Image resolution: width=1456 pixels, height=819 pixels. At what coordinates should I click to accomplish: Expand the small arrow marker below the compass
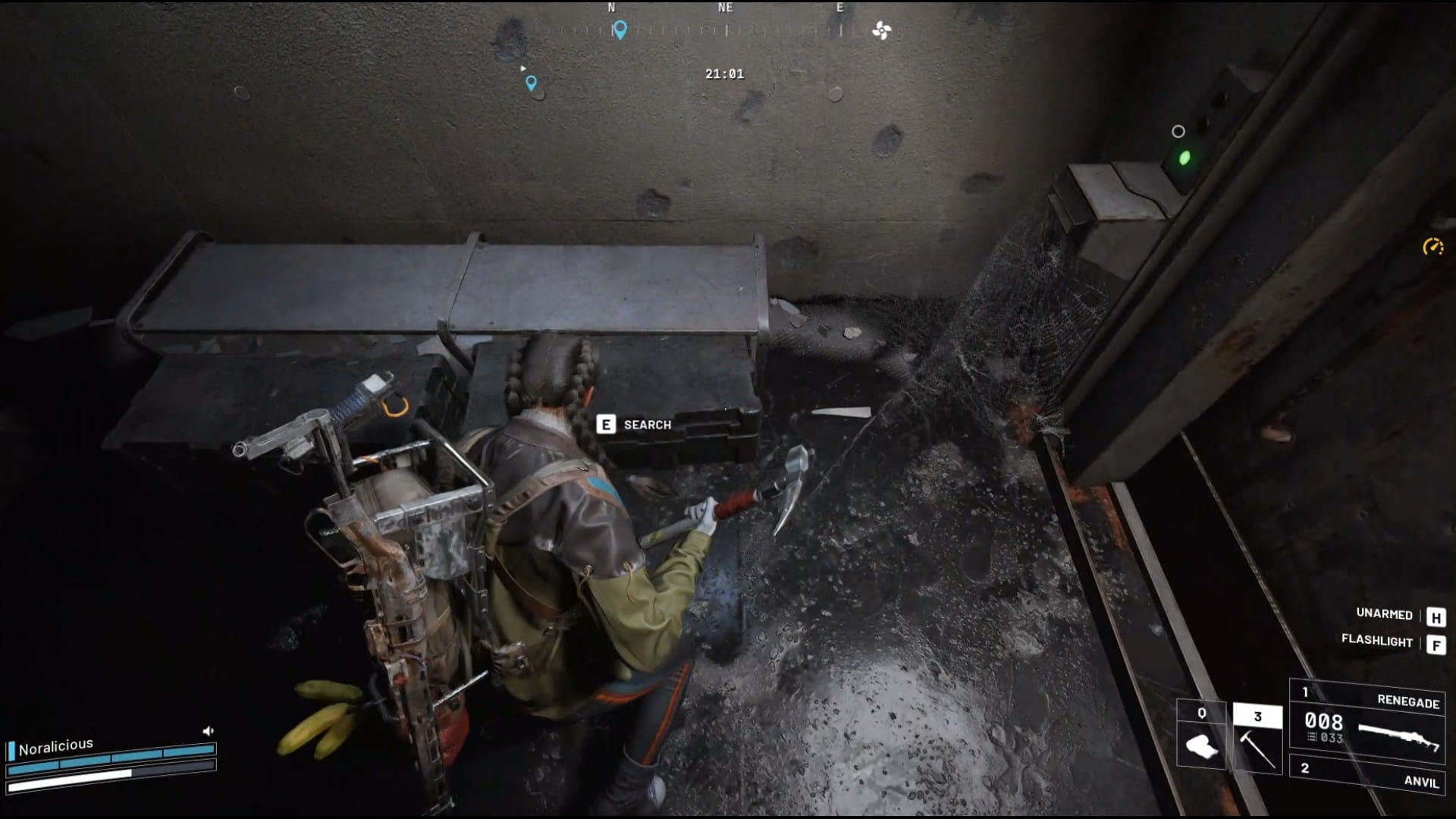tap(523, 67)
